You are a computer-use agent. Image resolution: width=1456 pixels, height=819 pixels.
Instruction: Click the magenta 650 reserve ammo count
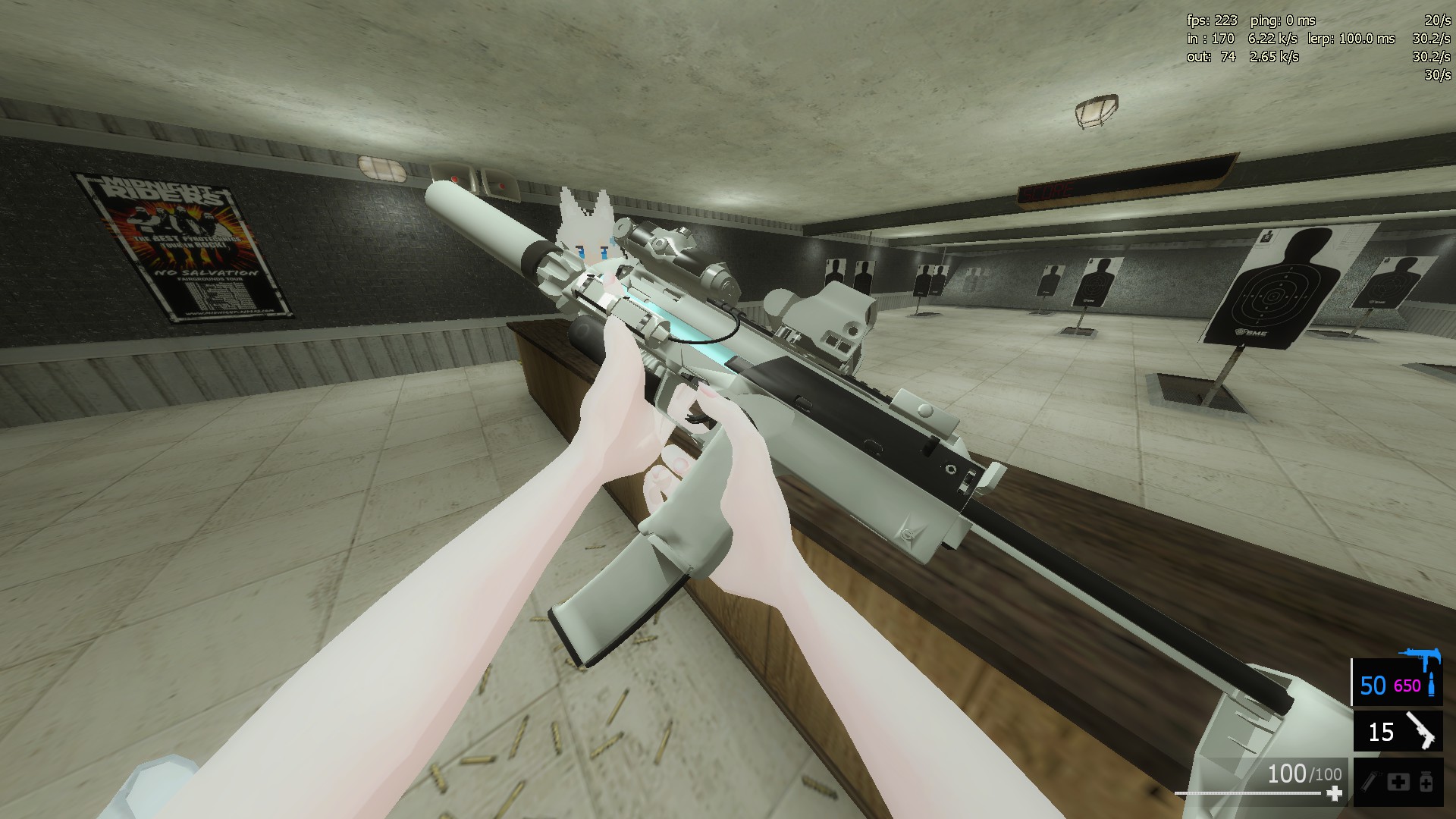[1407, 685]
